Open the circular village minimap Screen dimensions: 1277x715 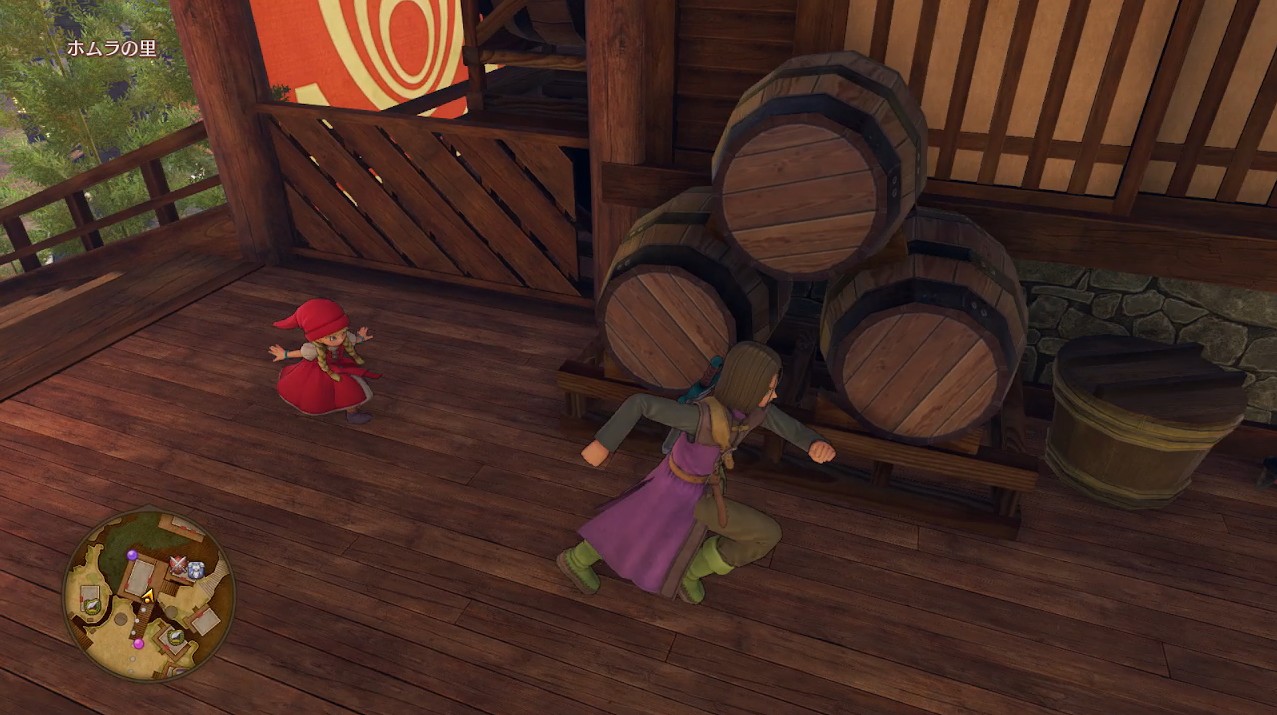148,596
